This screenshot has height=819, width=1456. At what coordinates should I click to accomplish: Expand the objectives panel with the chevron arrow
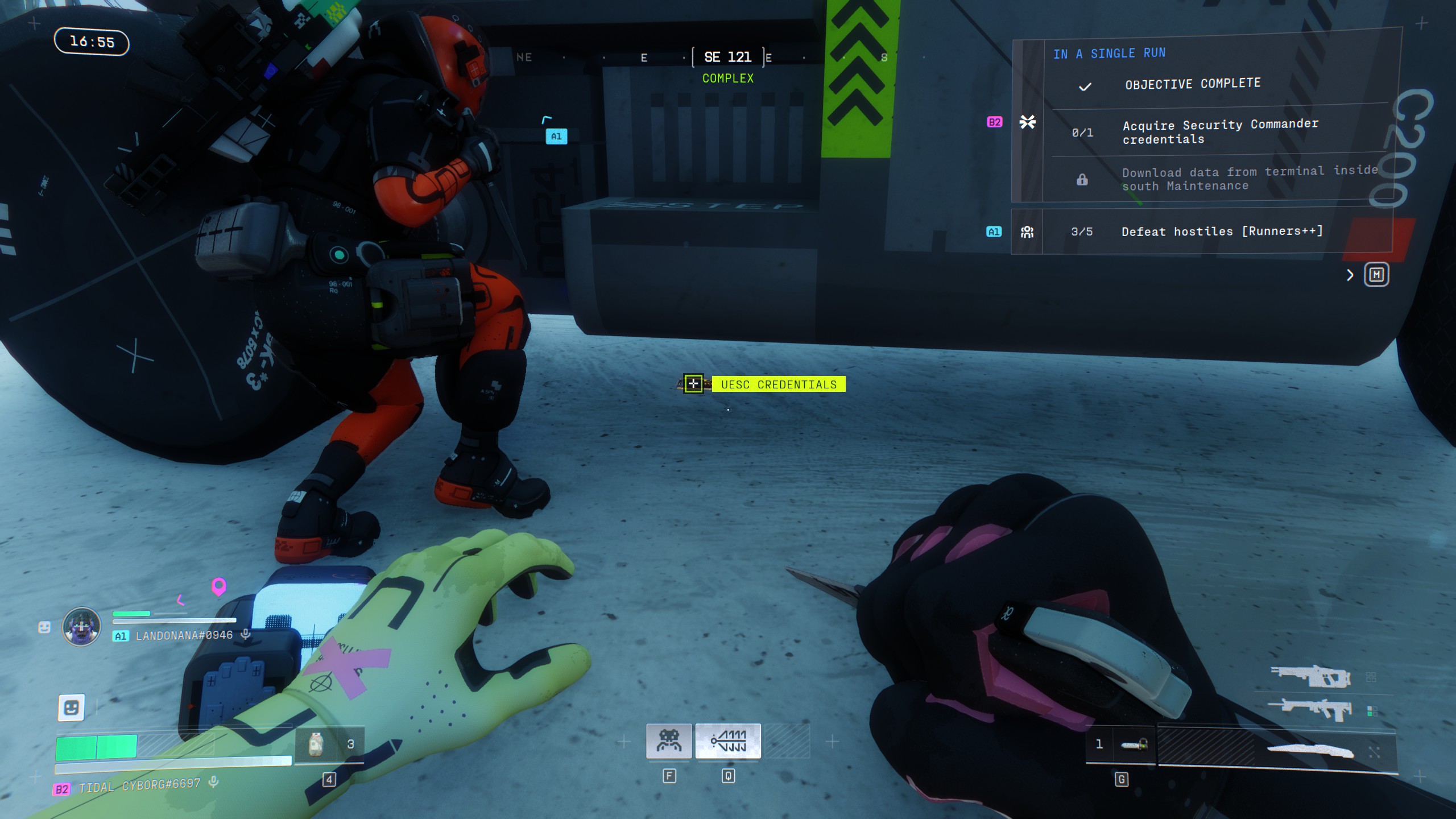[x=1350, y=276]
